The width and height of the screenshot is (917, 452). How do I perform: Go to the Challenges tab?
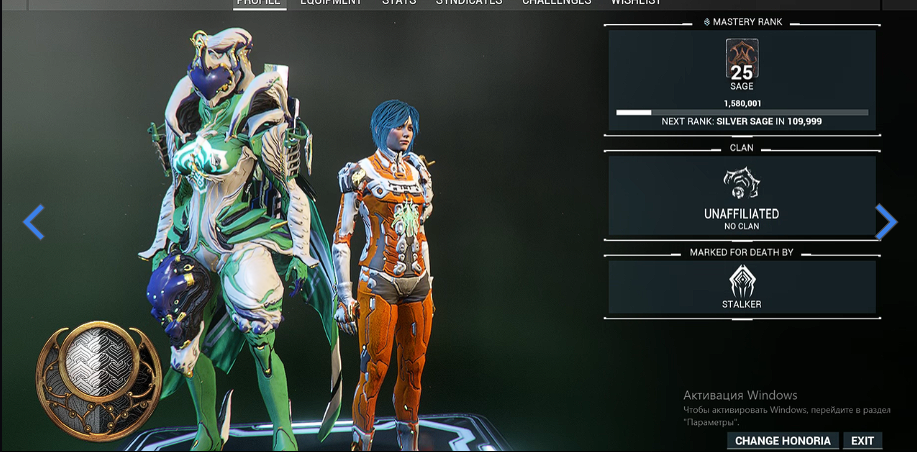pyautogui.click(x=556, y=3)
